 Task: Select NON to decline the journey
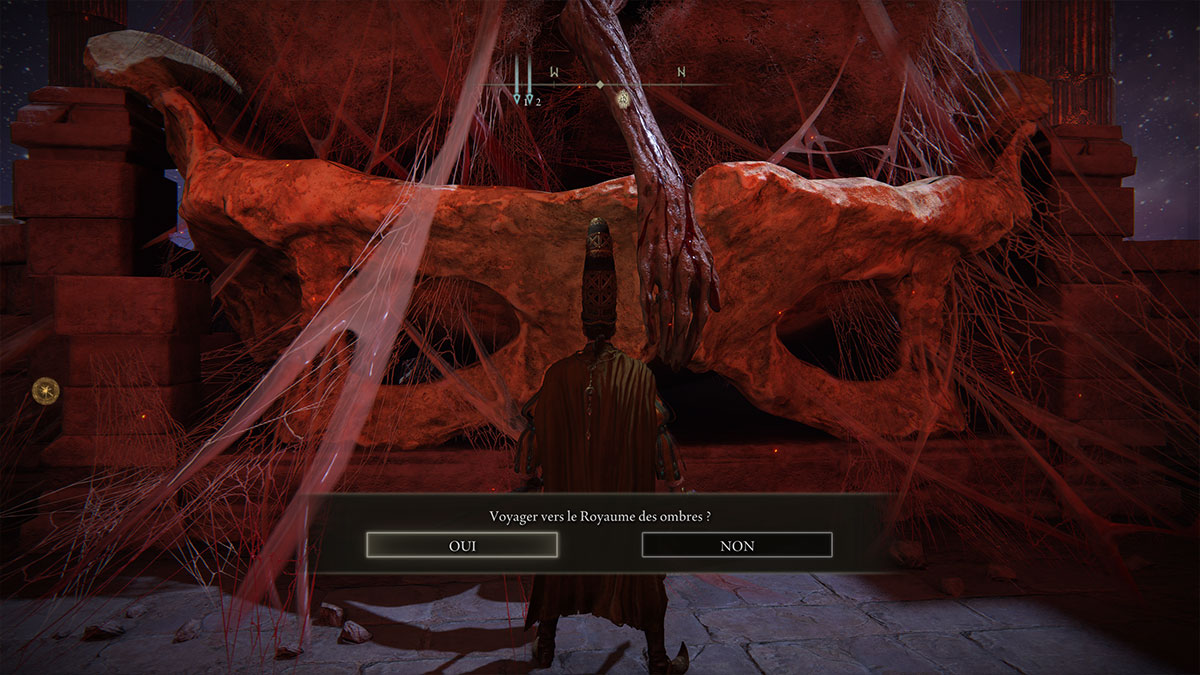(737, 545)
